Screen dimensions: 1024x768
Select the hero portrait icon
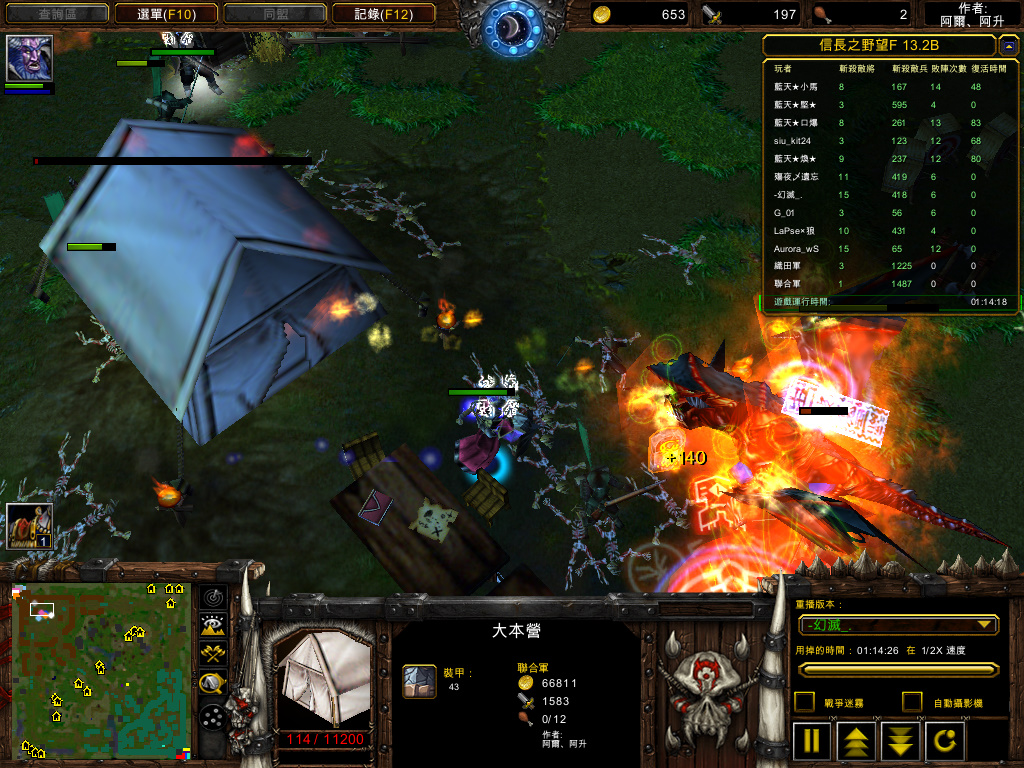[29, 58]
